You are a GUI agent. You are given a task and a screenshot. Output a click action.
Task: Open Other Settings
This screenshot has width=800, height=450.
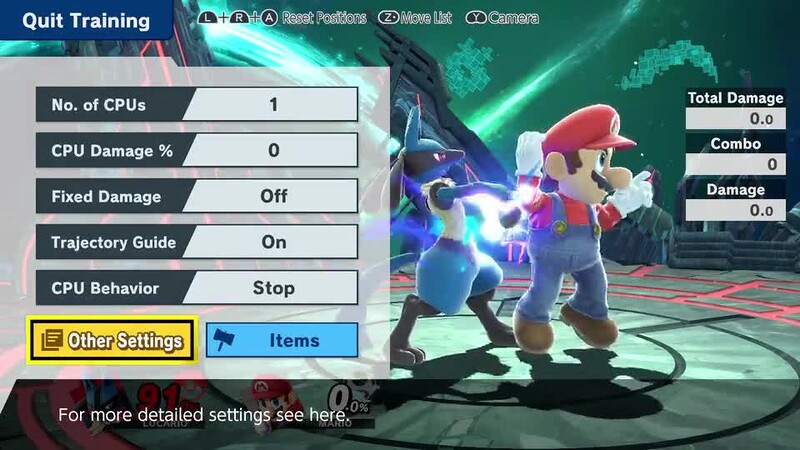(x=113, y=340)
